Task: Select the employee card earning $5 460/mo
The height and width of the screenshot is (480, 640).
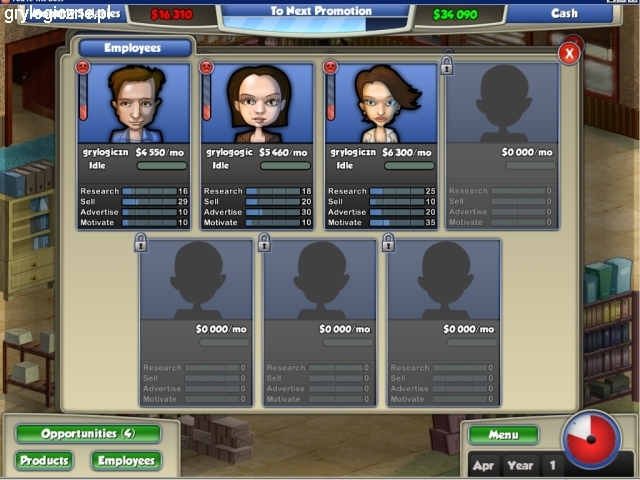Action: (258, 145)
